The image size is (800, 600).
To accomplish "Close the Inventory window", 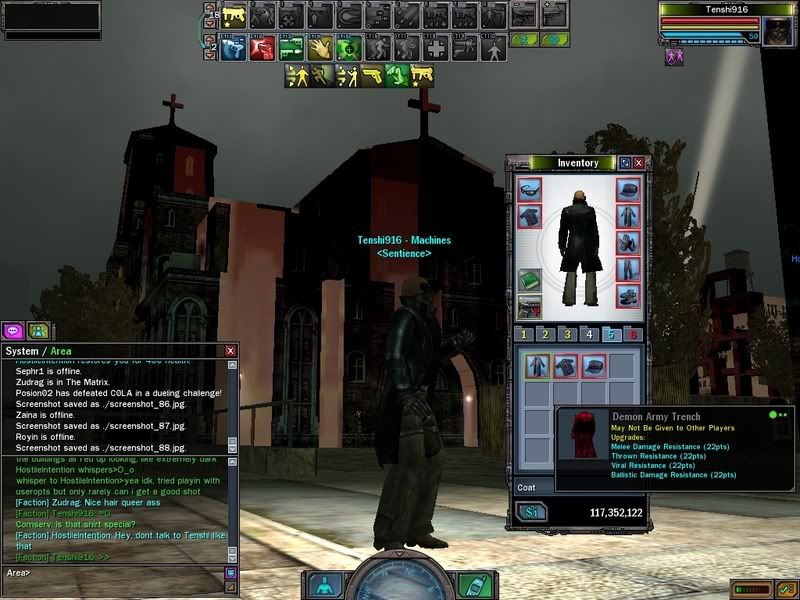I will [x=638, y=162].
